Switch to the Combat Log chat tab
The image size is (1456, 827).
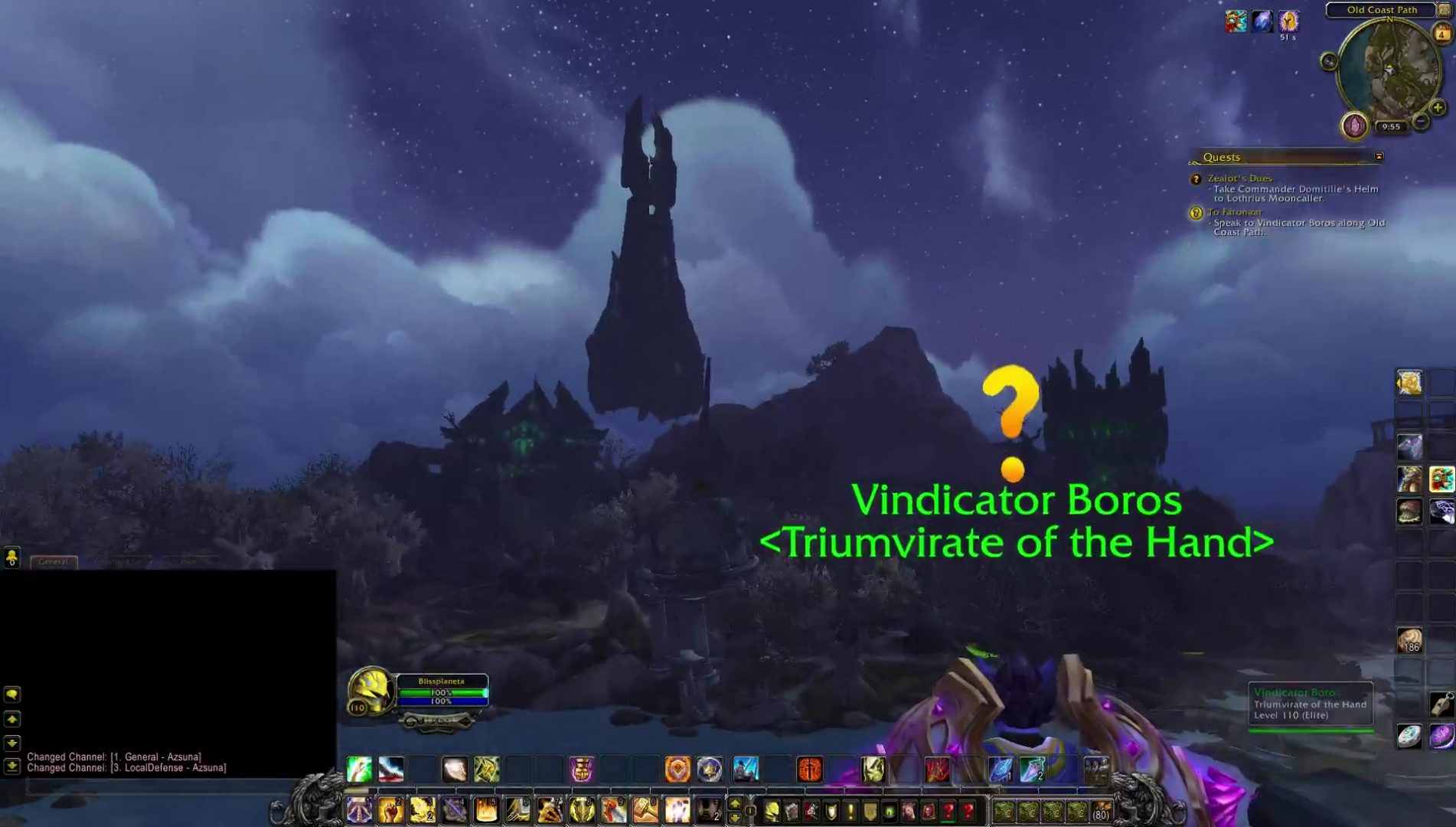pos(116,561)
